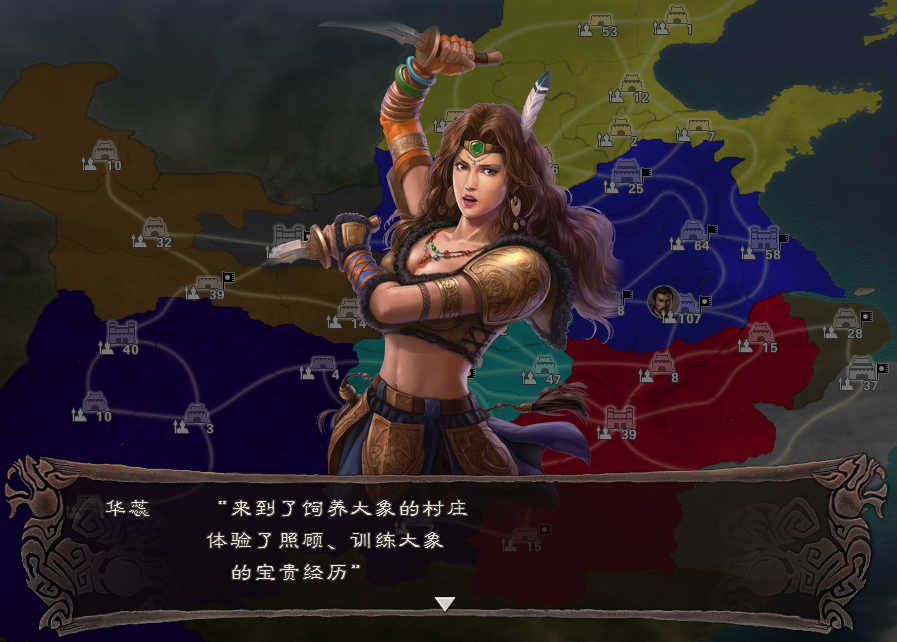
Task: Choose the teal city marked 47
Action: 545,365
